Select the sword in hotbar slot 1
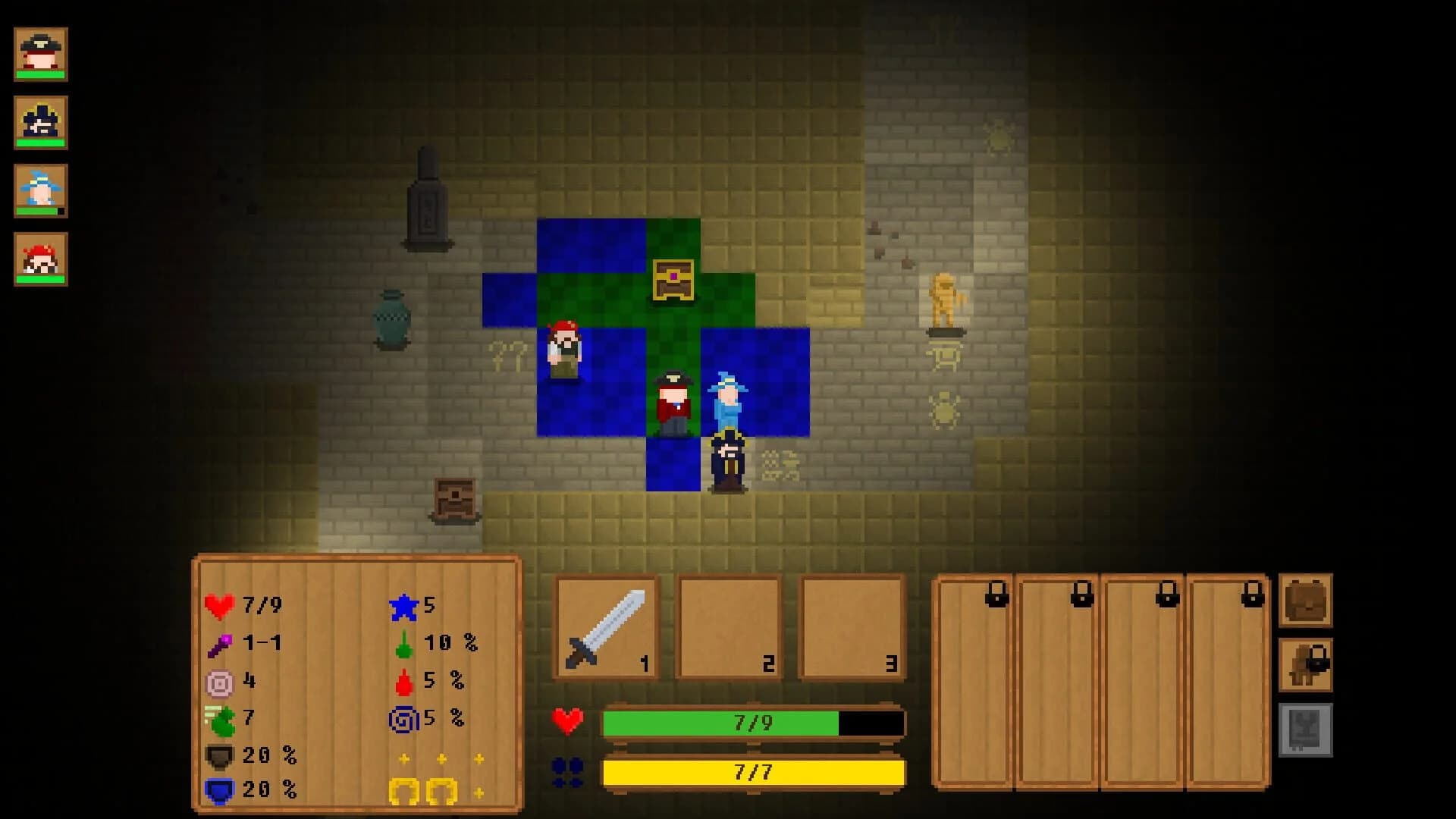Image resolution: width=1456 pixels, height=819 pixels. (604, 624)
